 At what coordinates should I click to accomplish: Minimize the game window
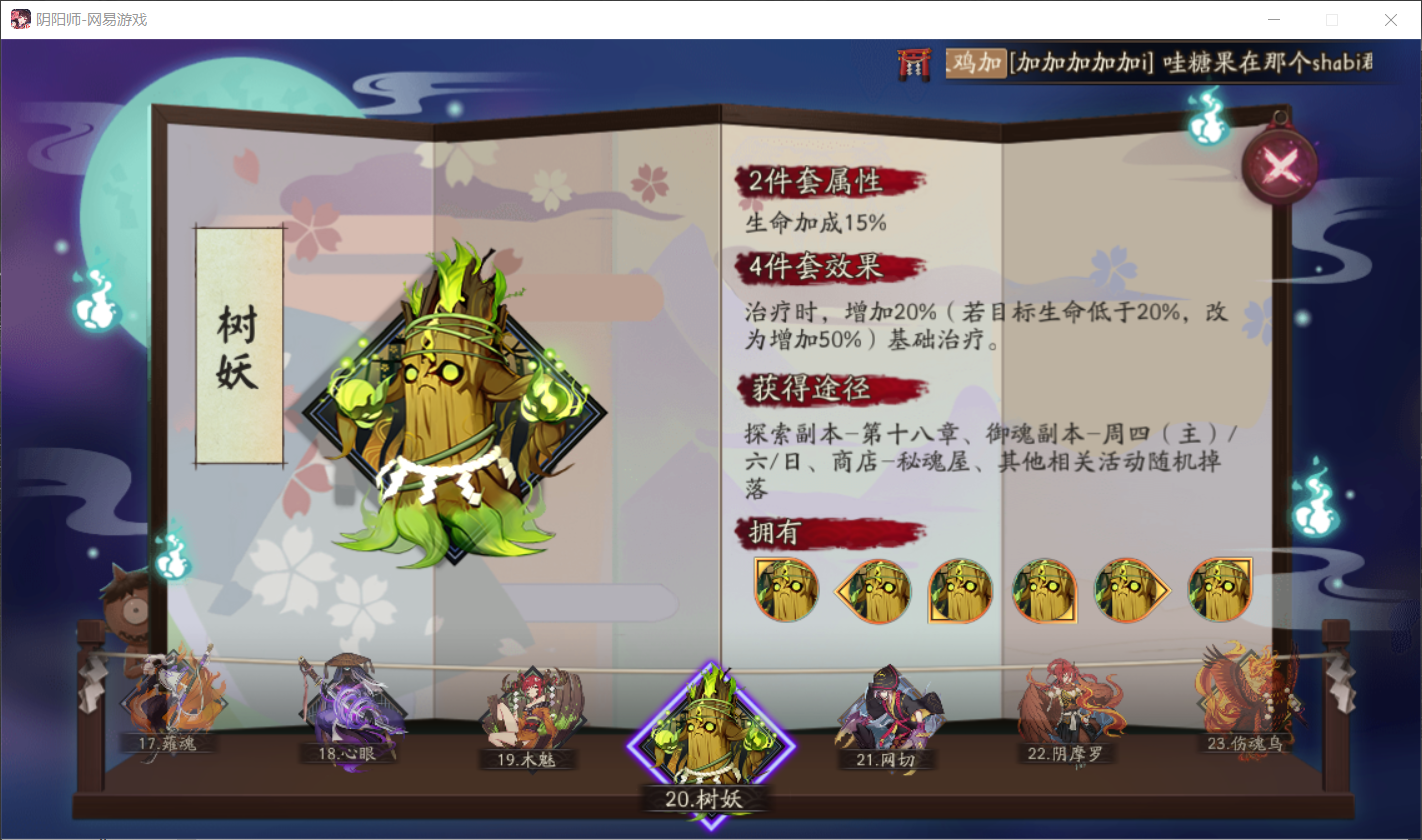[1274, 20]
